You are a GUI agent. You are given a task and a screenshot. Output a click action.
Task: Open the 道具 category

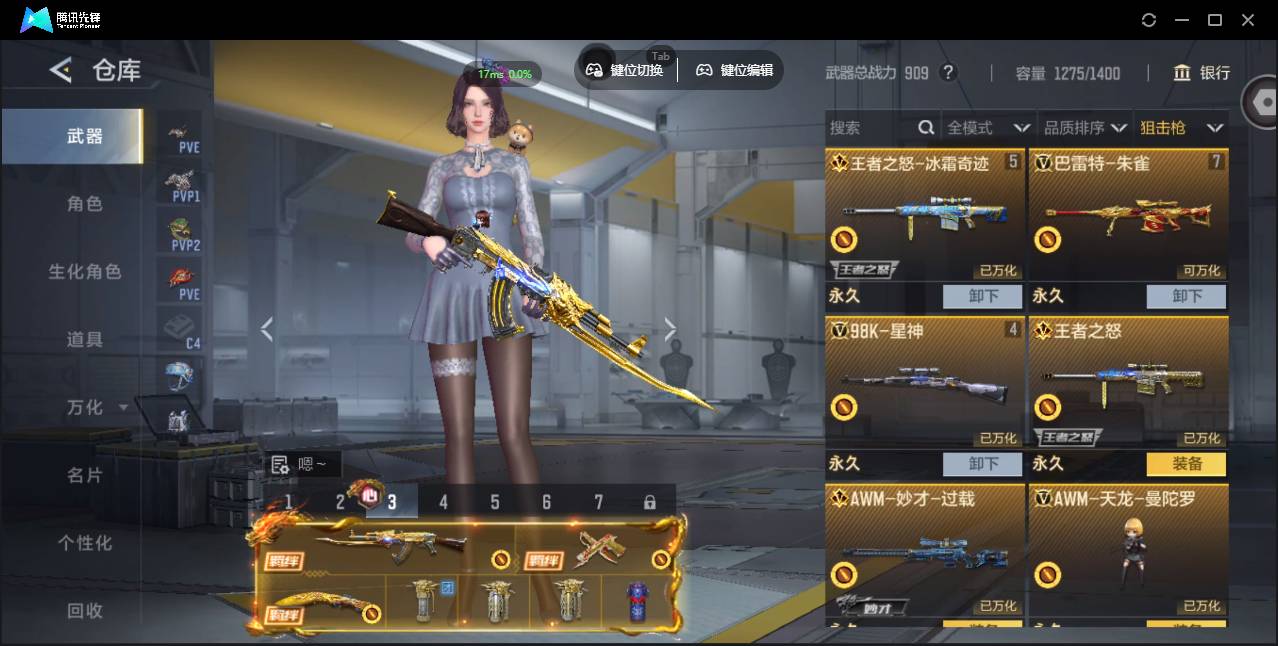click(x=84, y=340)
